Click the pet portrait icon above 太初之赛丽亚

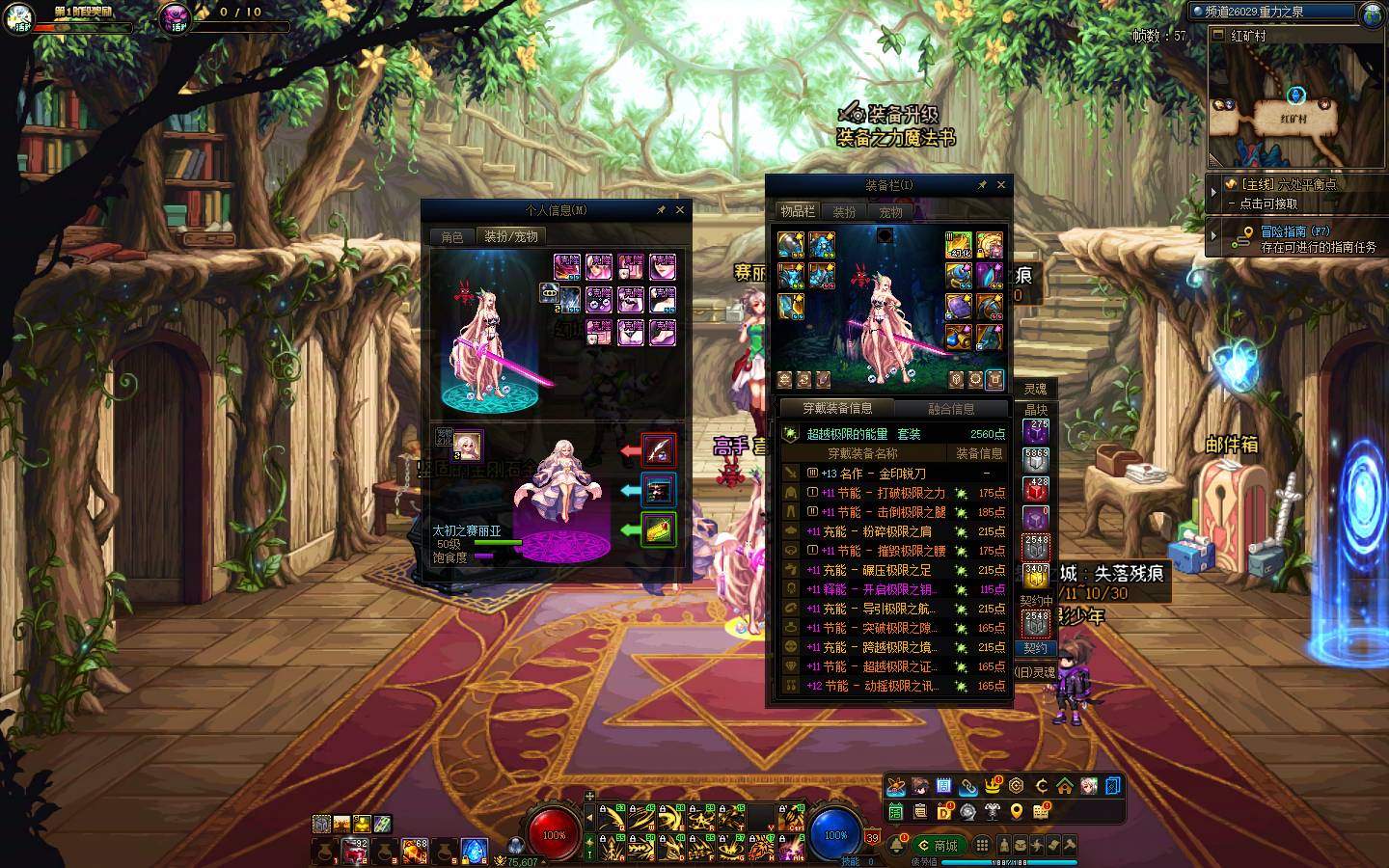(x=469, y=445)
